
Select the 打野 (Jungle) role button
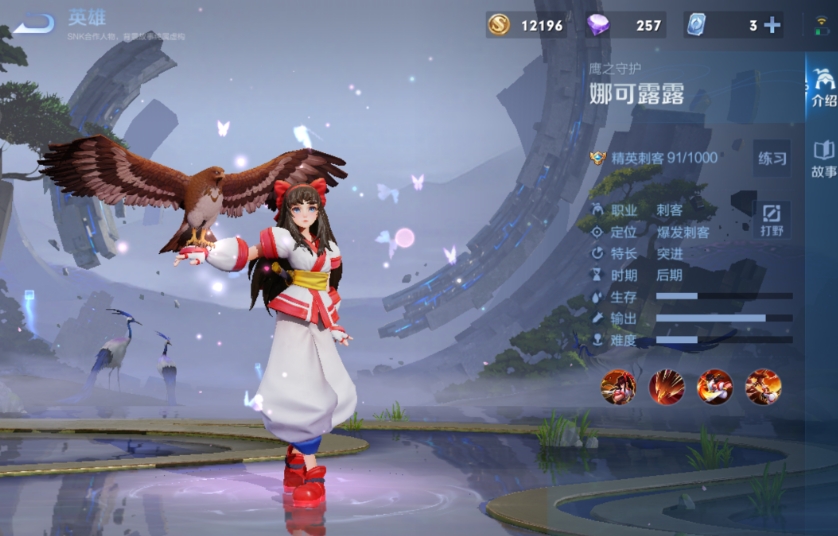[771, 219]
